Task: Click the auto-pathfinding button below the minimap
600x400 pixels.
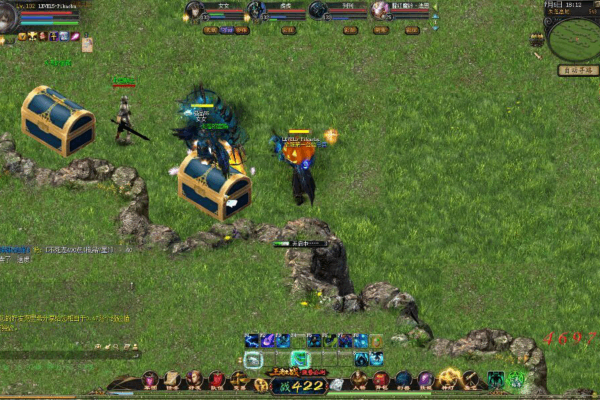Action: (577, 70)
